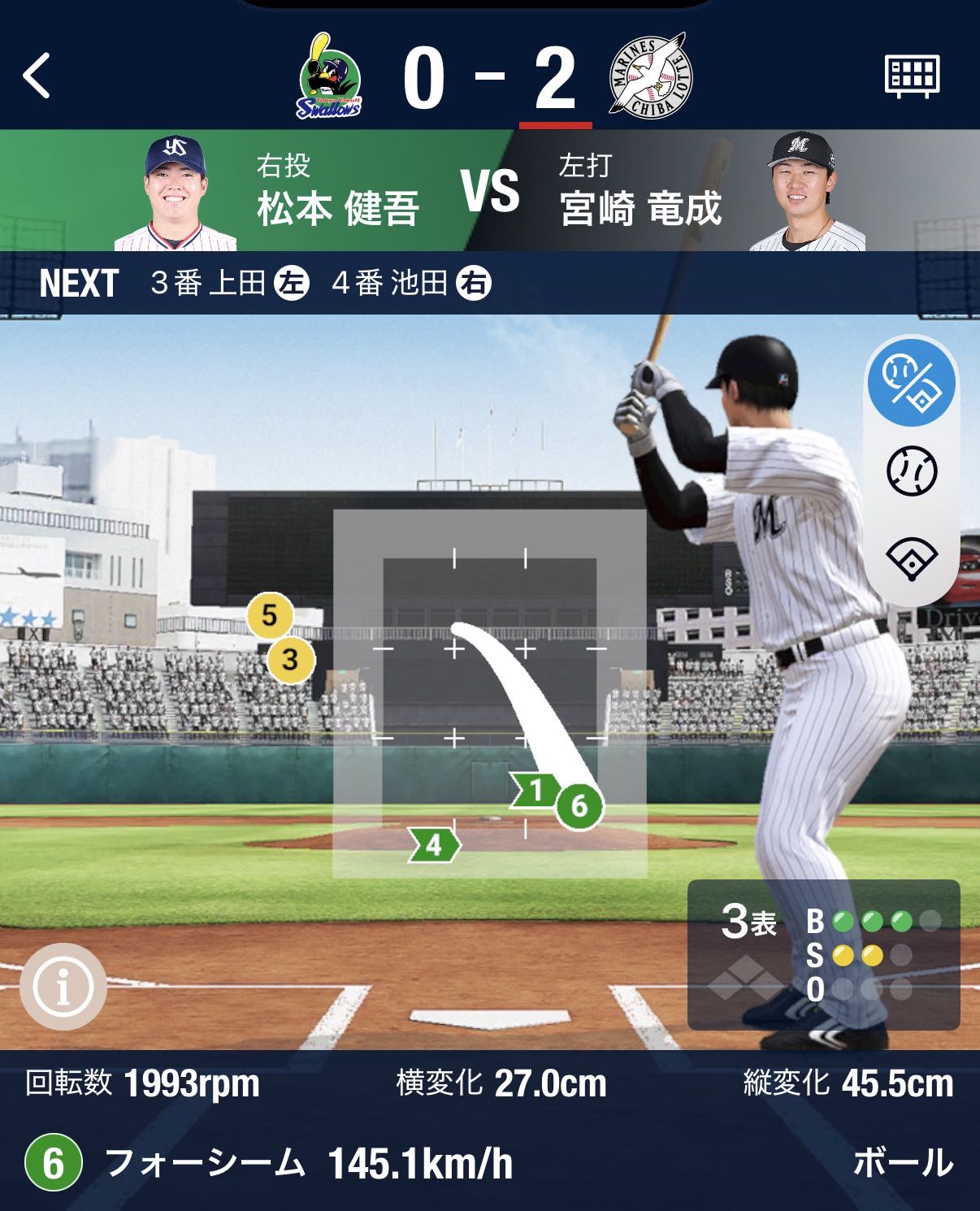Open the info button
The image size is (980, 1211).
[63, 986]
